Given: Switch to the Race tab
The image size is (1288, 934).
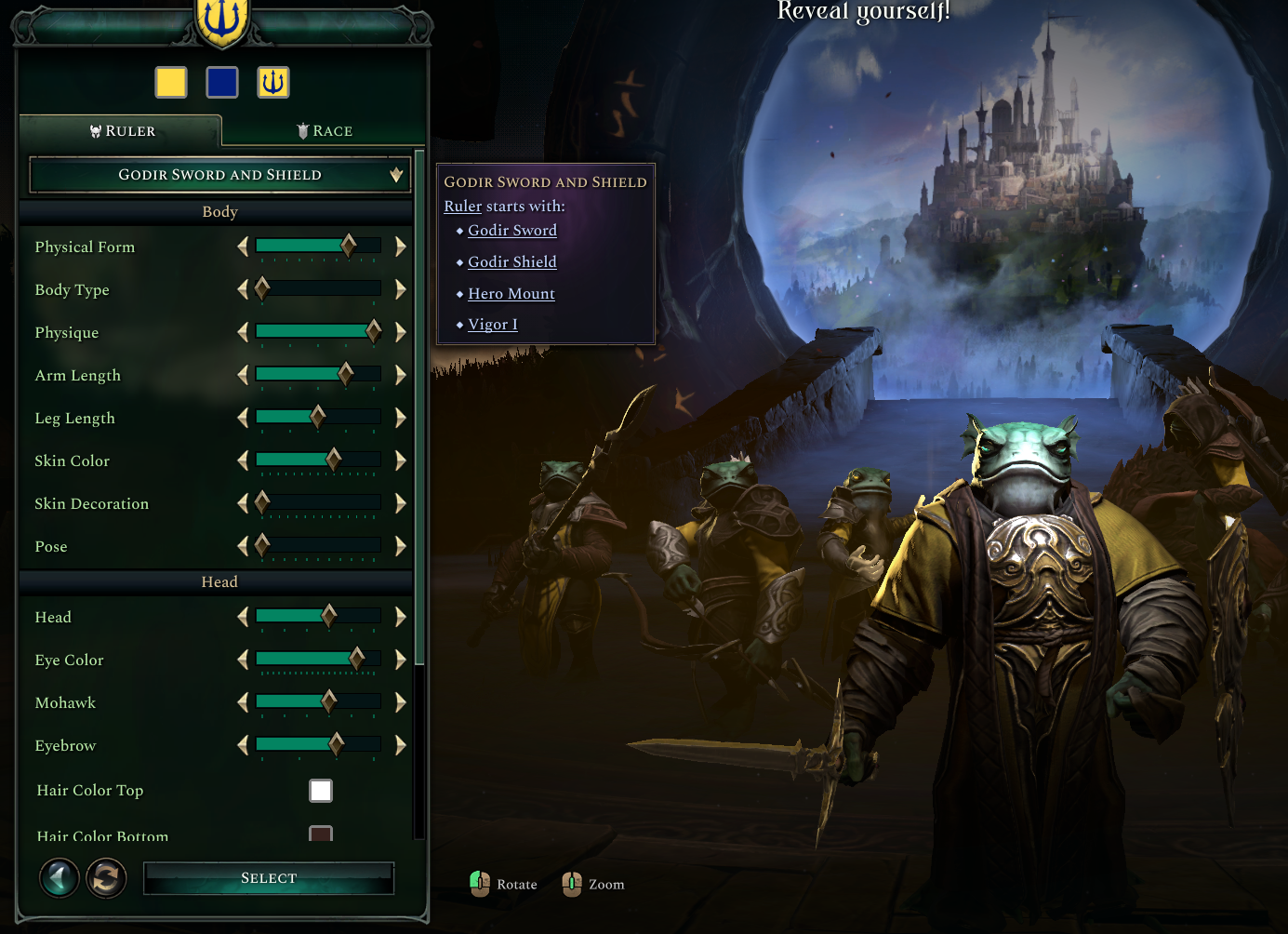Looking at the screenshot, I should click(x=325, y=130).
